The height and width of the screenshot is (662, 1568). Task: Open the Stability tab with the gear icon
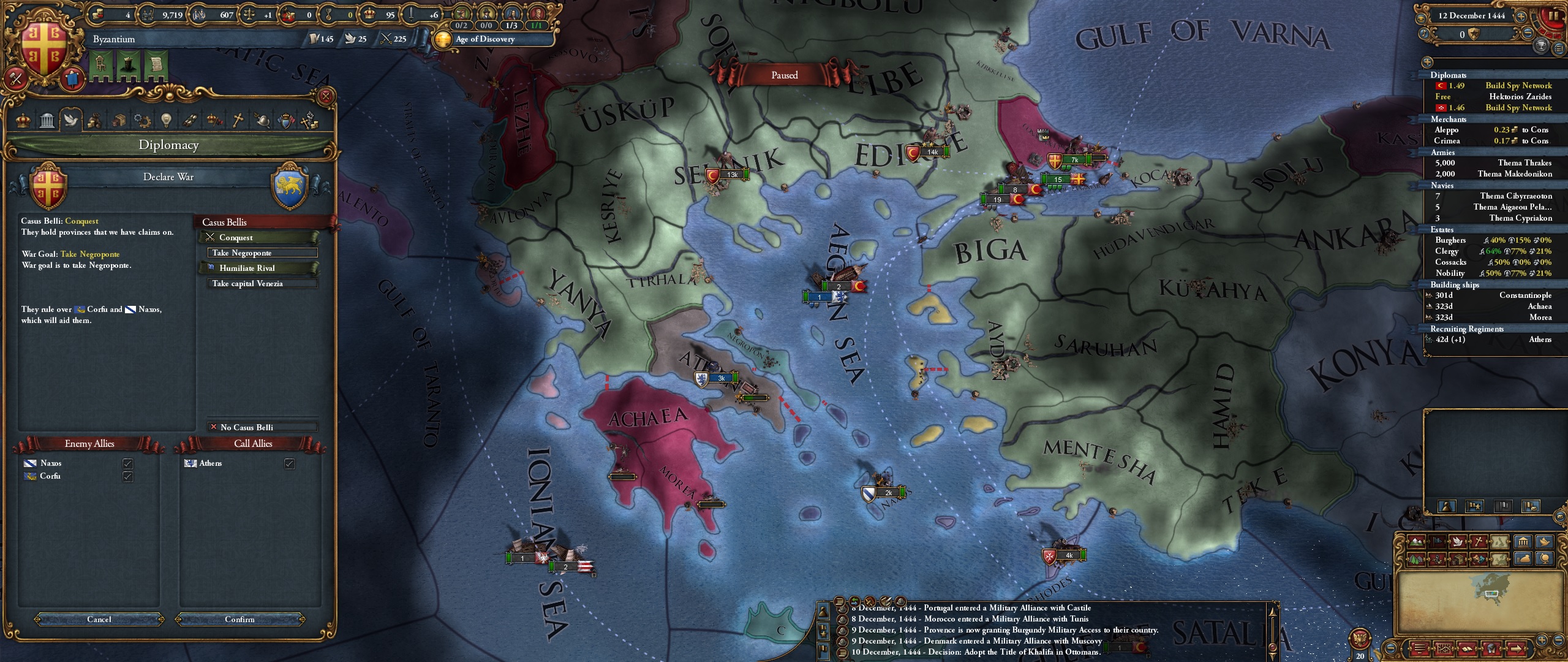coord(142,120)
